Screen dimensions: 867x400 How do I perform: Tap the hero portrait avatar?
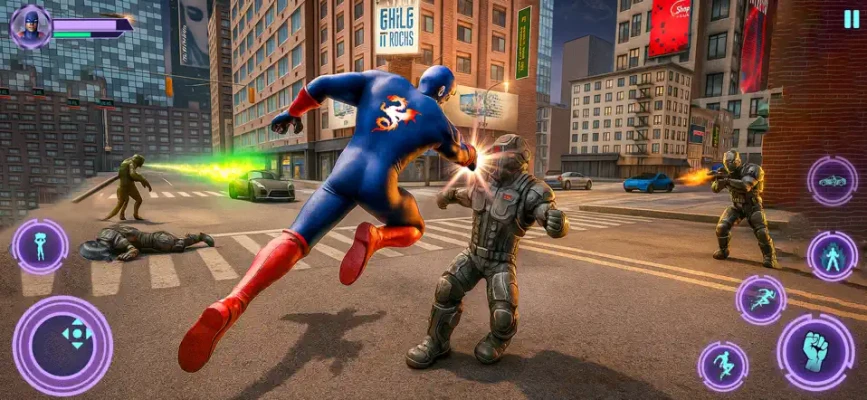pyautogui.click(x=30, y=25)
